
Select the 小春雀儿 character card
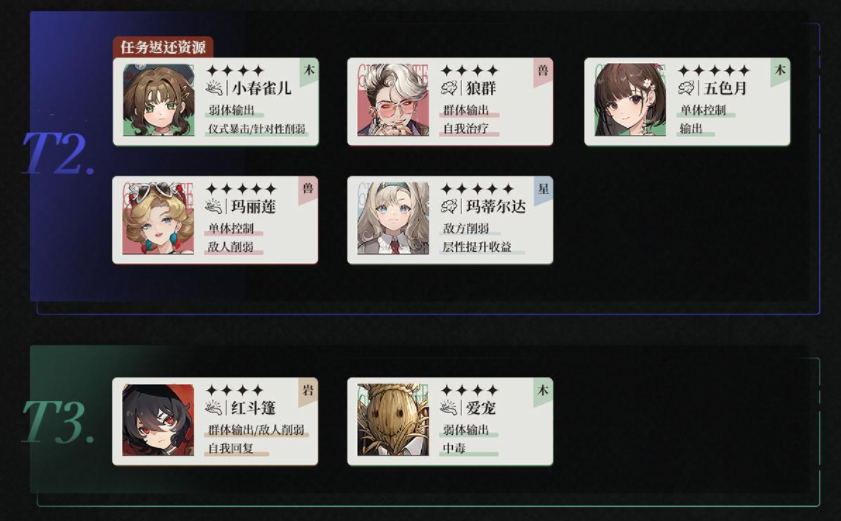click(216, 101)
